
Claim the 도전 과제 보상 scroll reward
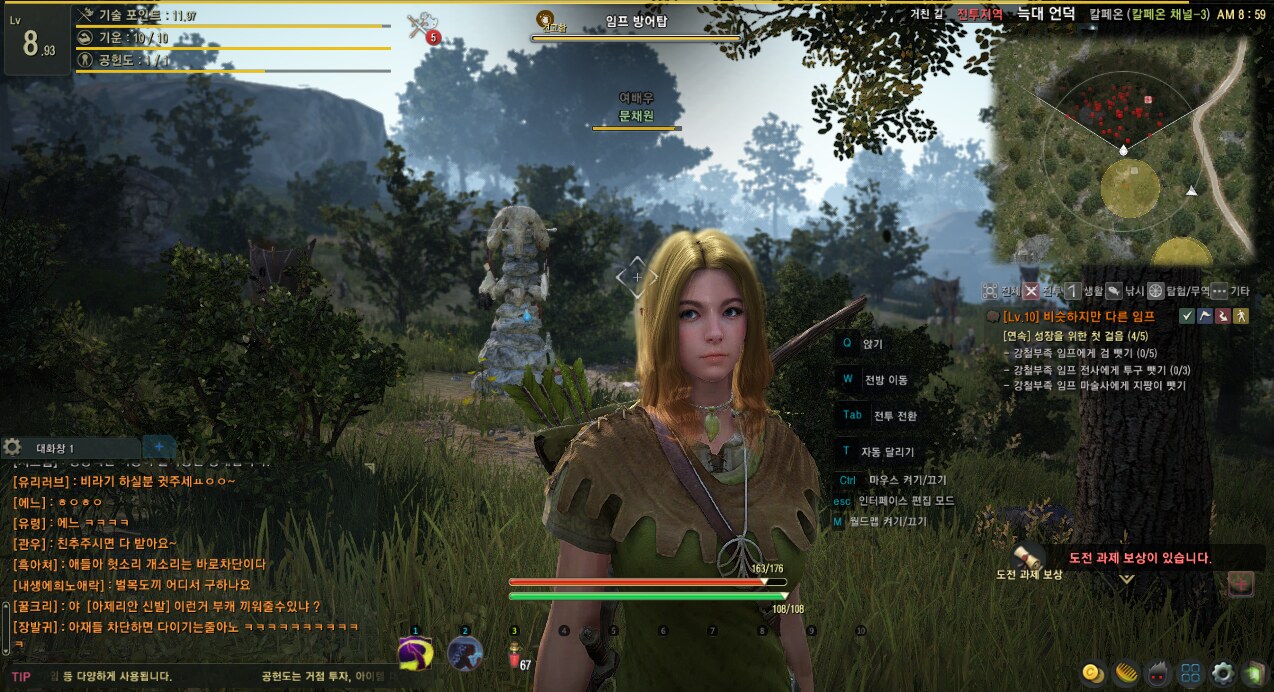pyautogui.click(x=1025, y=557)
